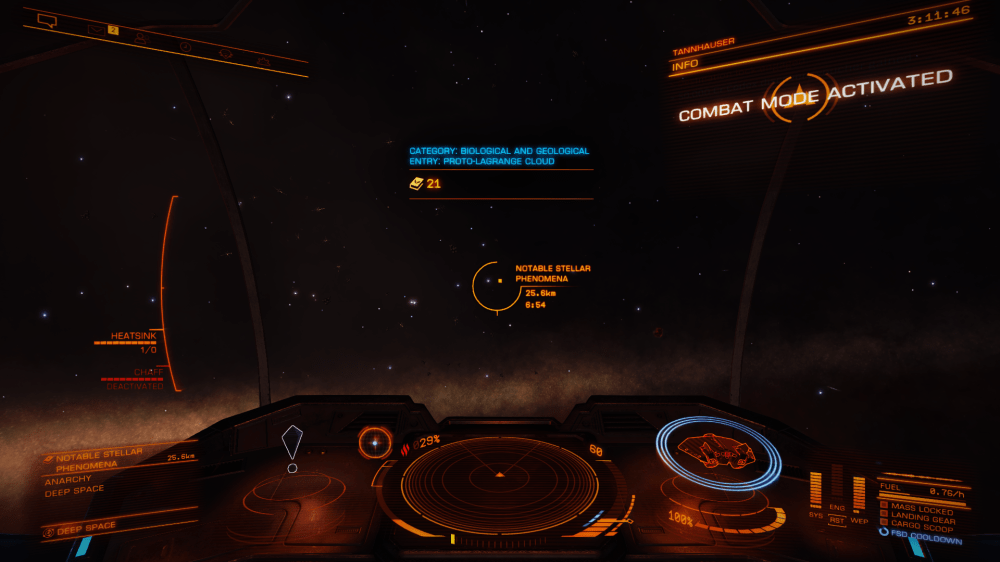Open the clock history icon in comms bar
Image resolution: width=1000 pixels, height=562 pixels.
coord(185,46)
